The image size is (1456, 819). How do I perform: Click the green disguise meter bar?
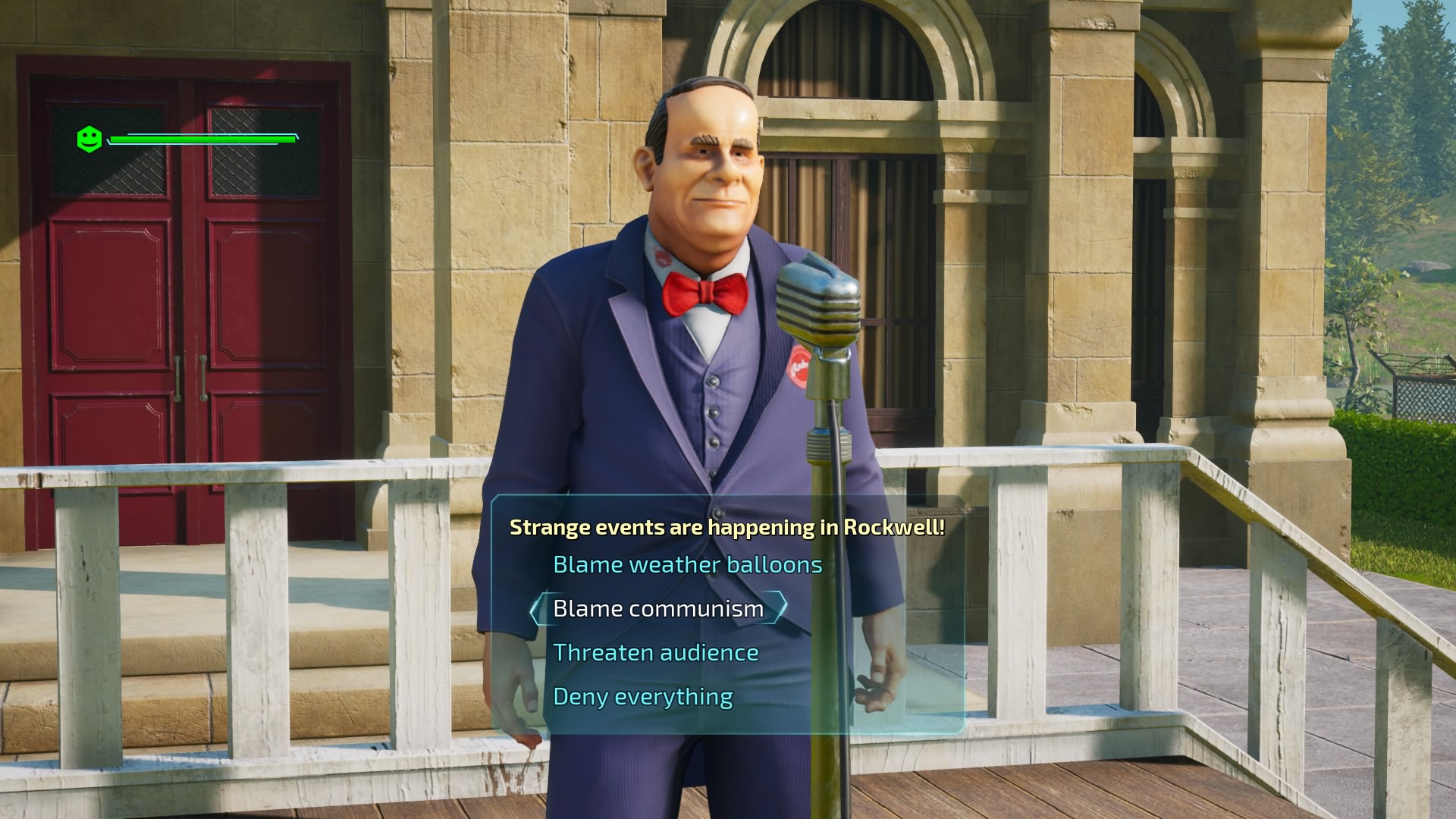coord(201,140)
